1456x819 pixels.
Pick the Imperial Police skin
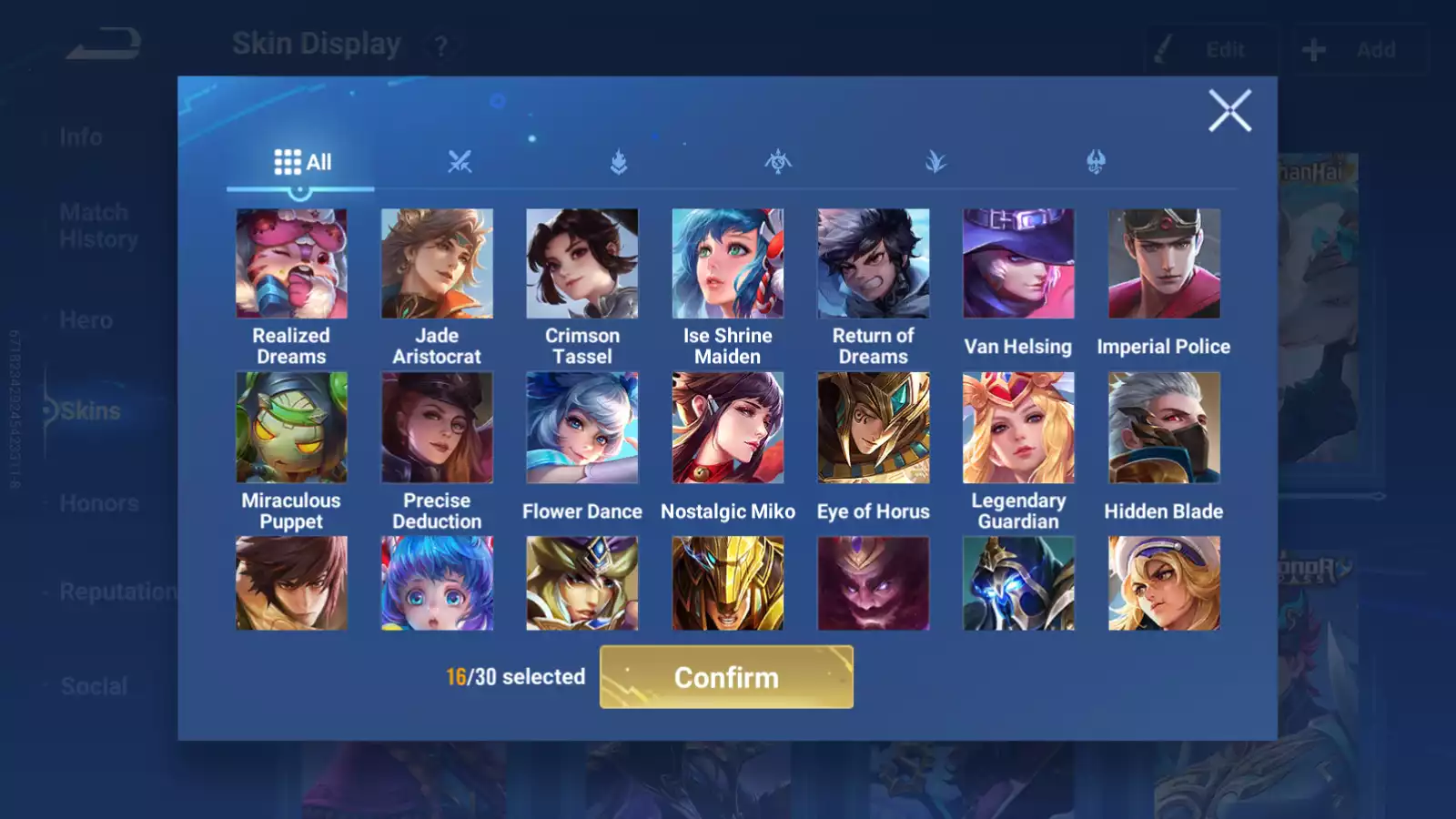coord(1164,264)
